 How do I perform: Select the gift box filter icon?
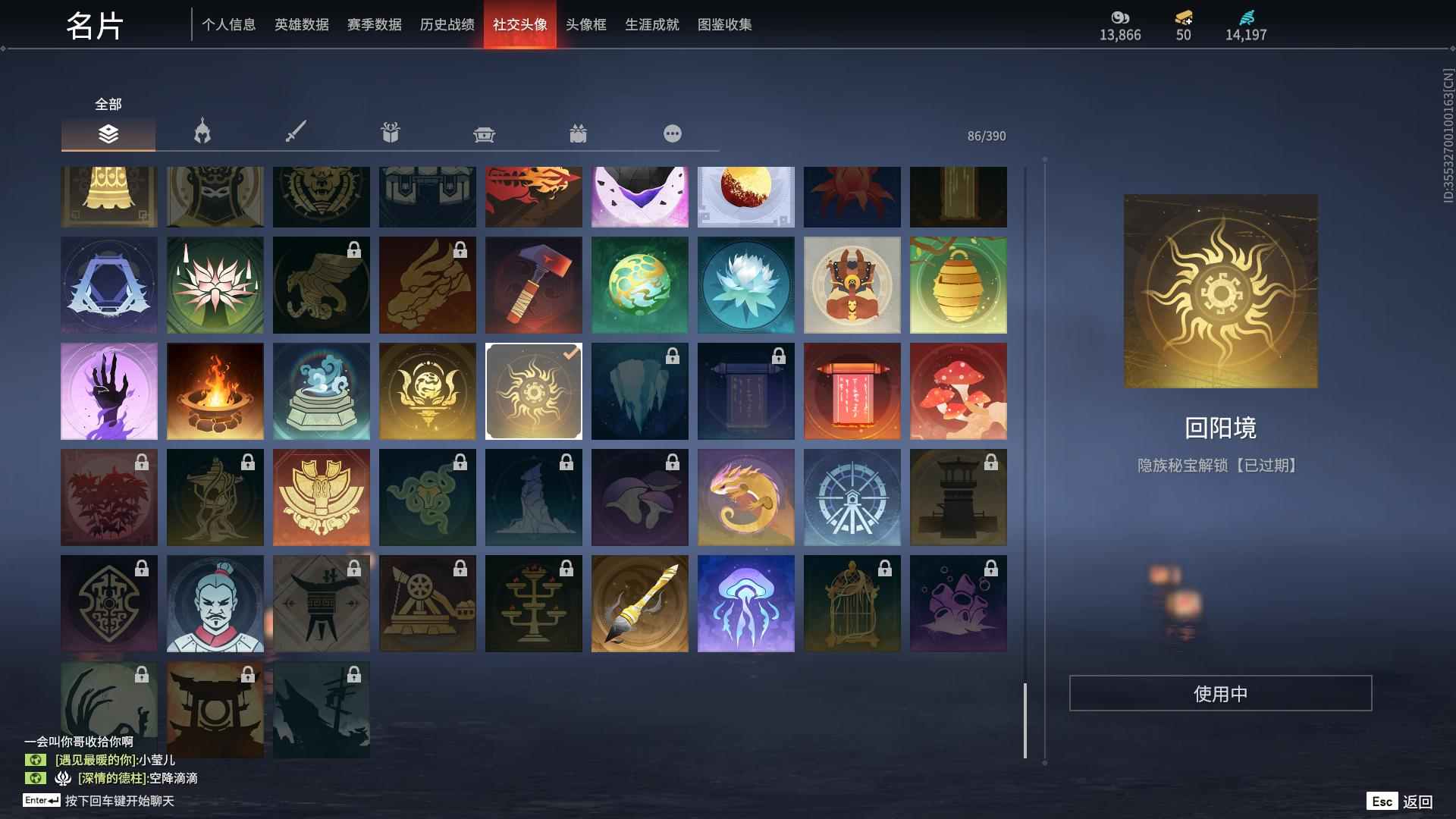579,133
